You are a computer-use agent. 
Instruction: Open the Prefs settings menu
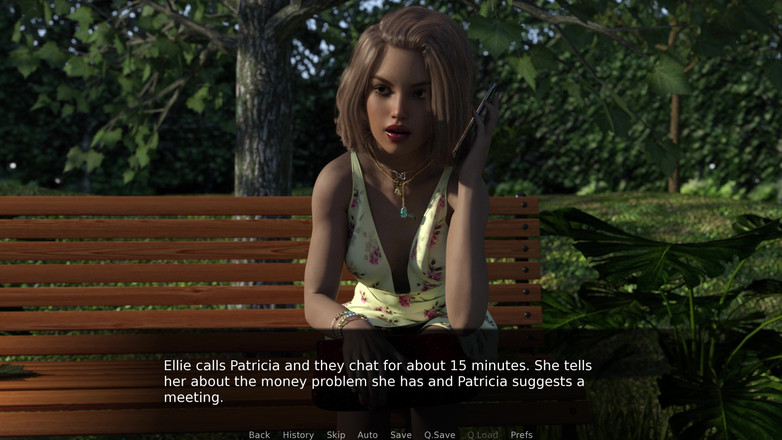click(522, 435)
